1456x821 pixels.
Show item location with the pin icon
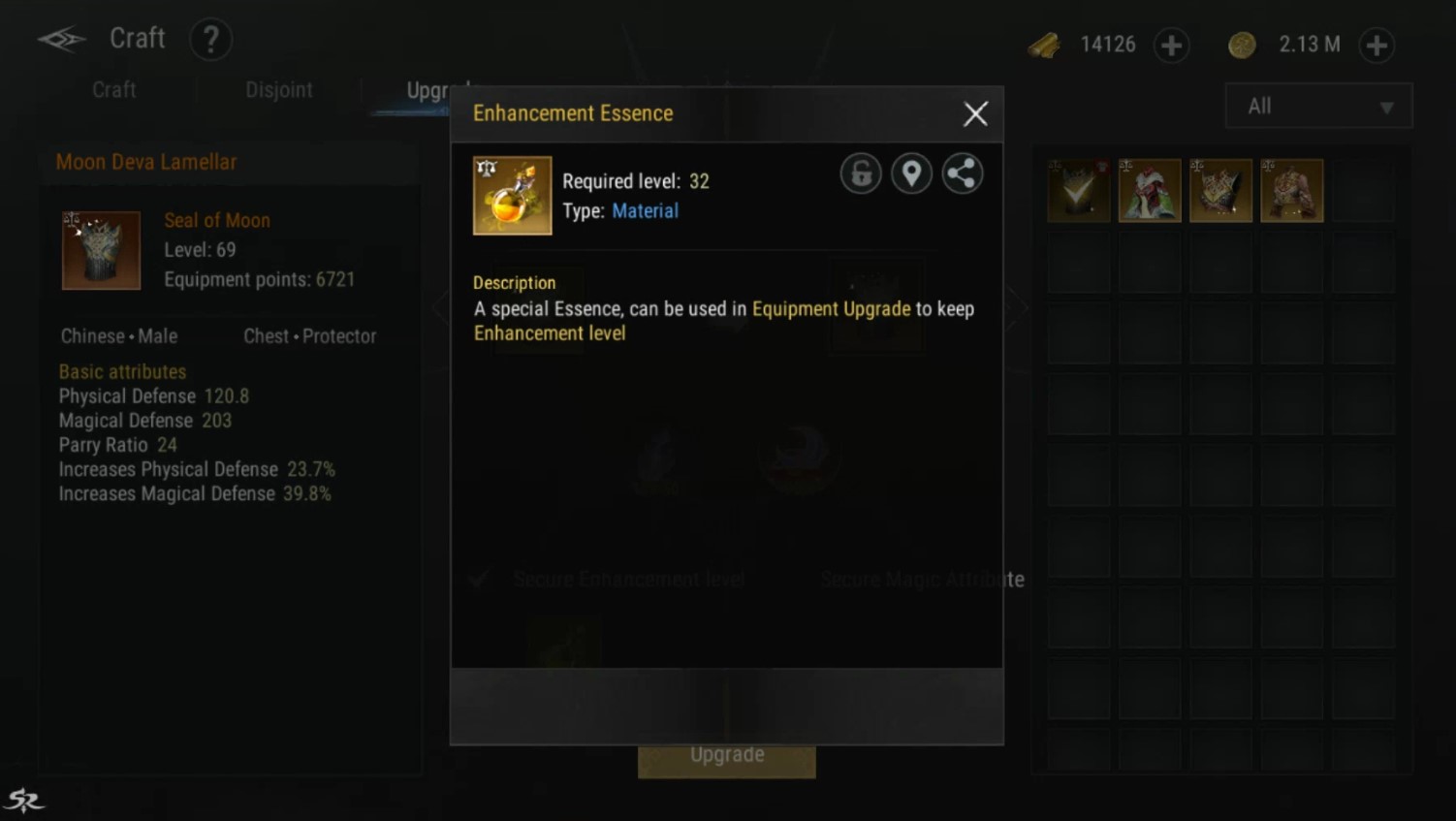(x=911, y=174)
